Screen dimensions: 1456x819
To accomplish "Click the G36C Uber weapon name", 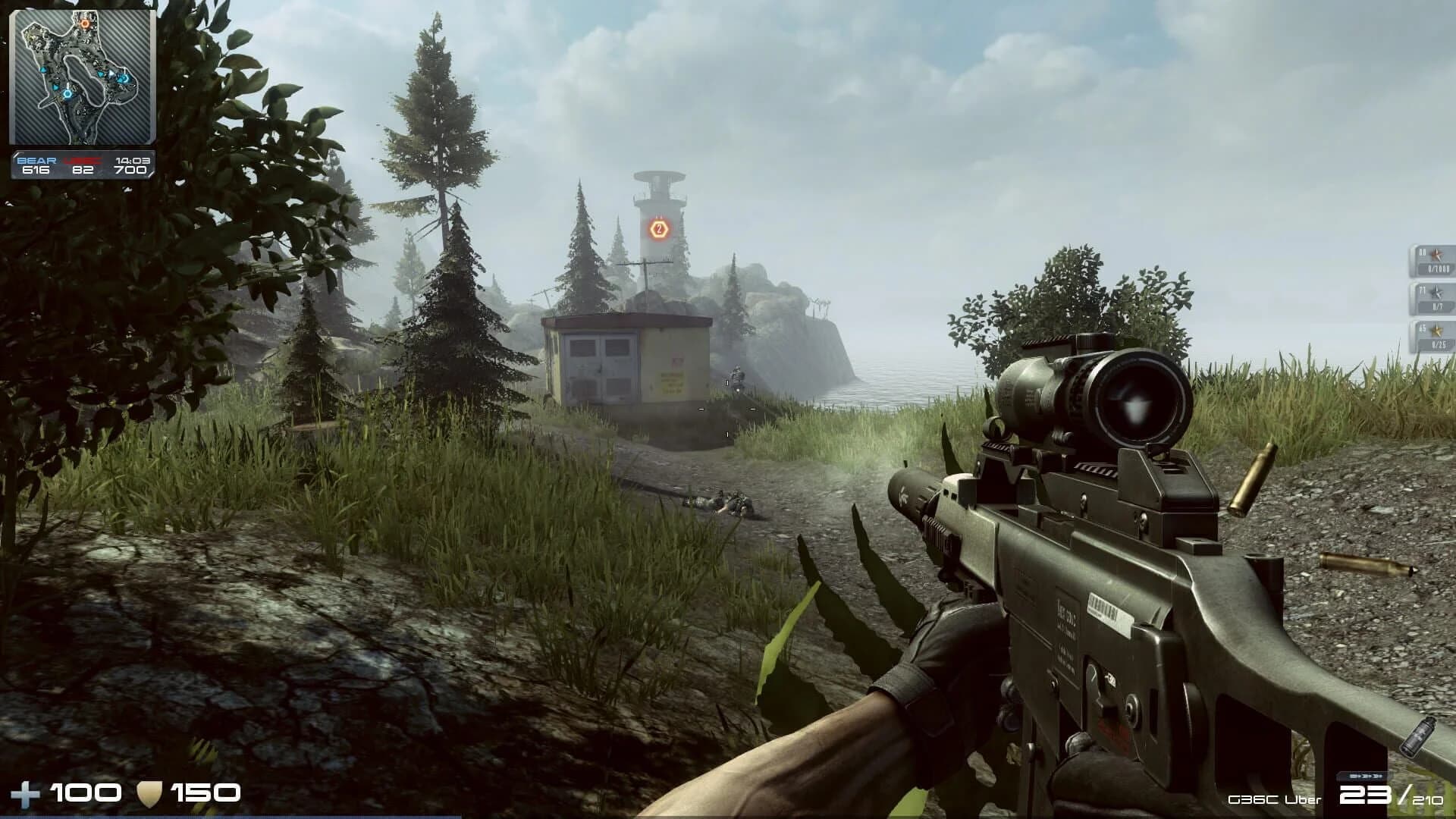I will (1274, 800).
